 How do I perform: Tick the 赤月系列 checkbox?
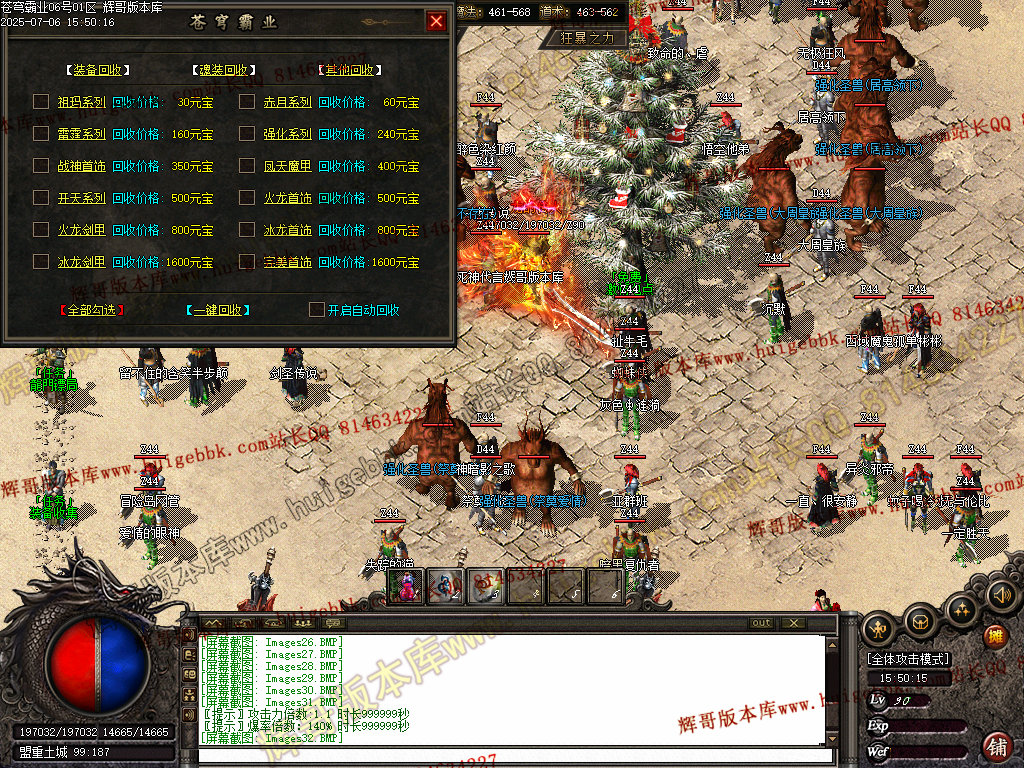(247, 102)
